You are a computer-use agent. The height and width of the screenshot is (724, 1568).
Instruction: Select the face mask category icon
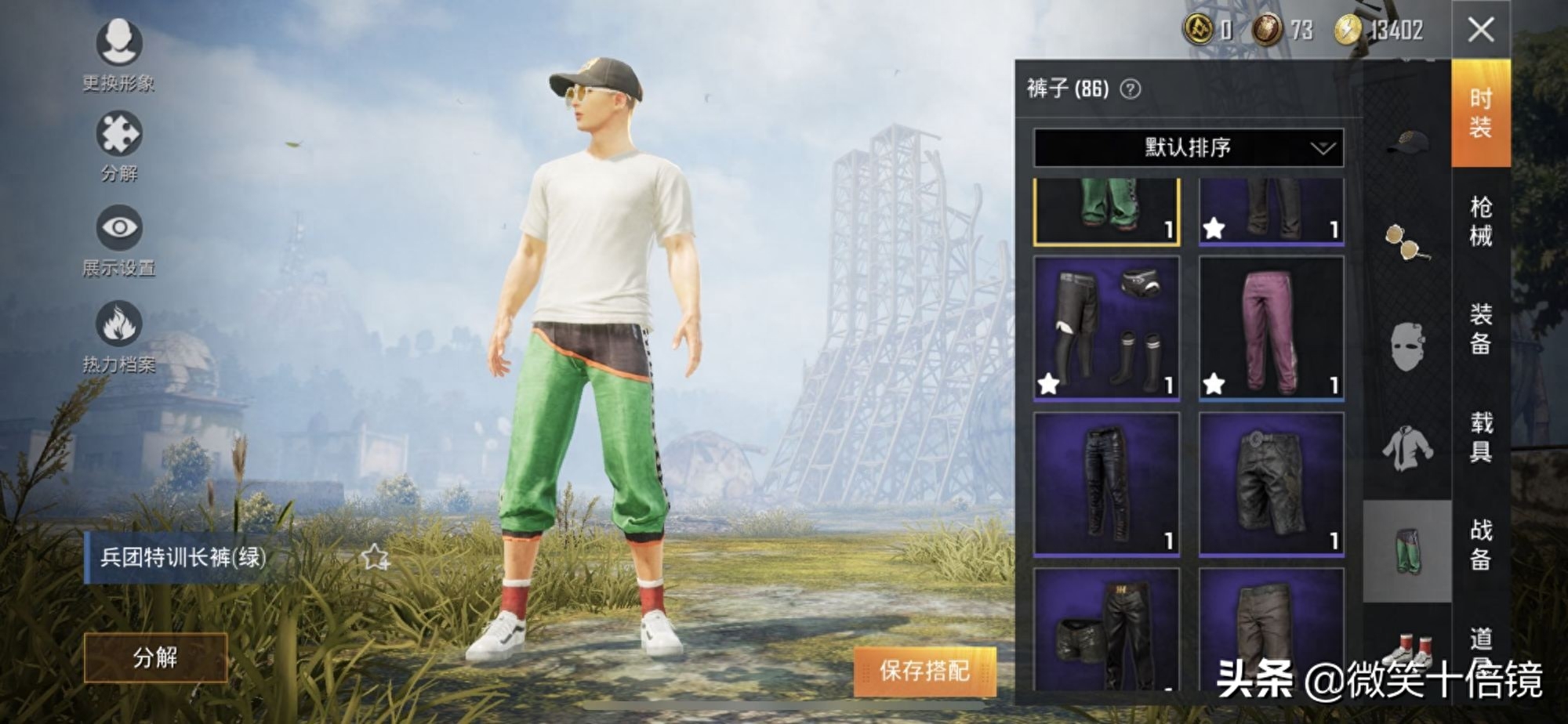[x=1407, y=346]
